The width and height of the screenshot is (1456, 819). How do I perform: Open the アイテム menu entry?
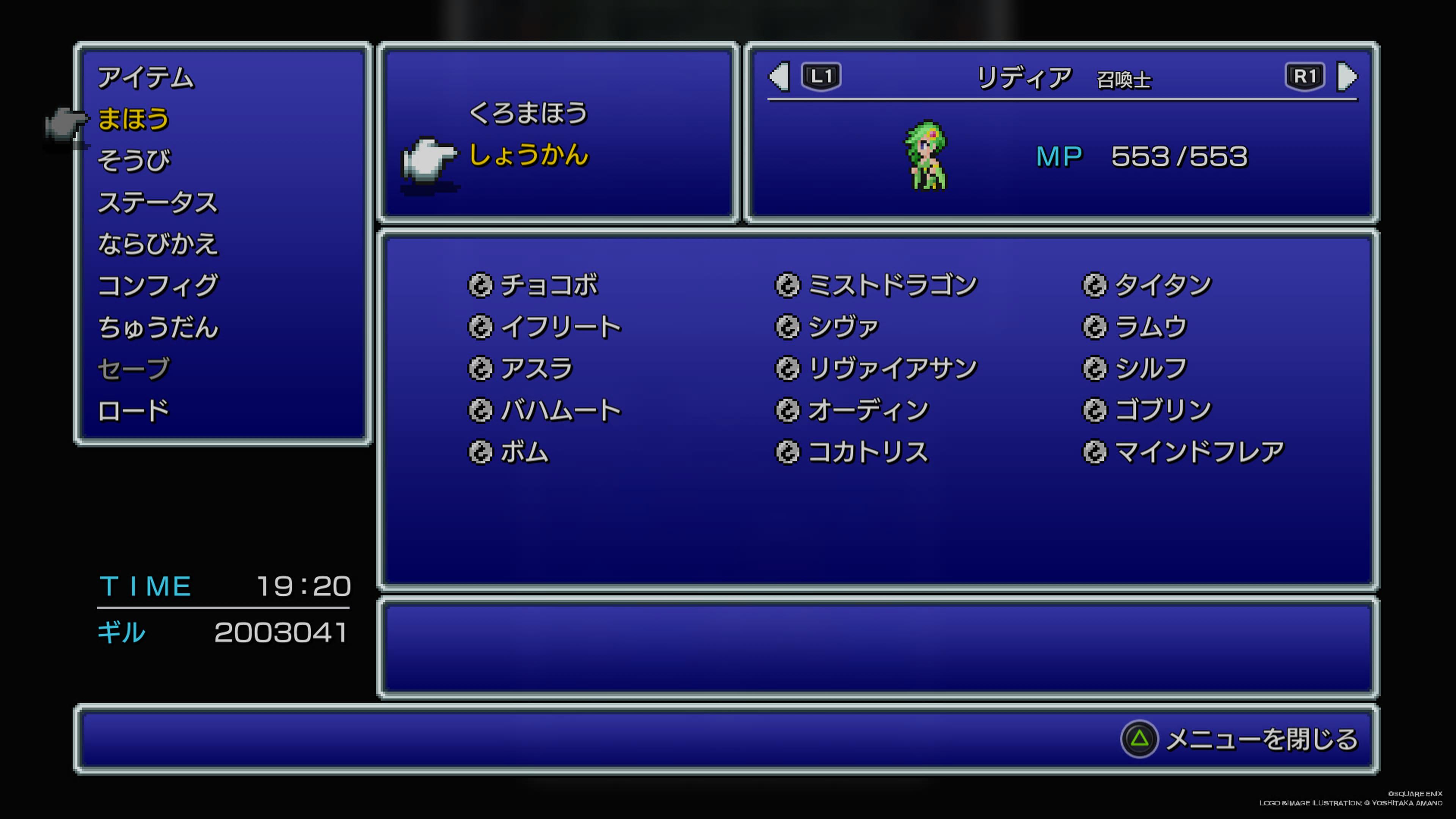(x=145, y=77)
